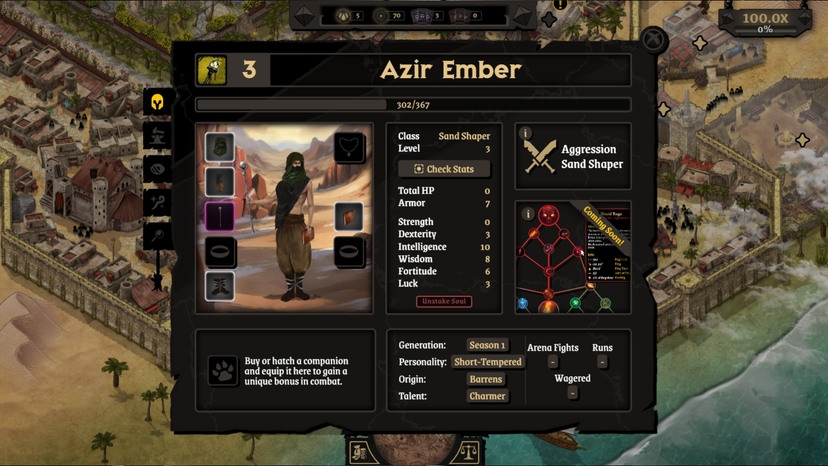
Task: Select the chest armor slot
Action: pyautogui.click(x=220, y=182)
